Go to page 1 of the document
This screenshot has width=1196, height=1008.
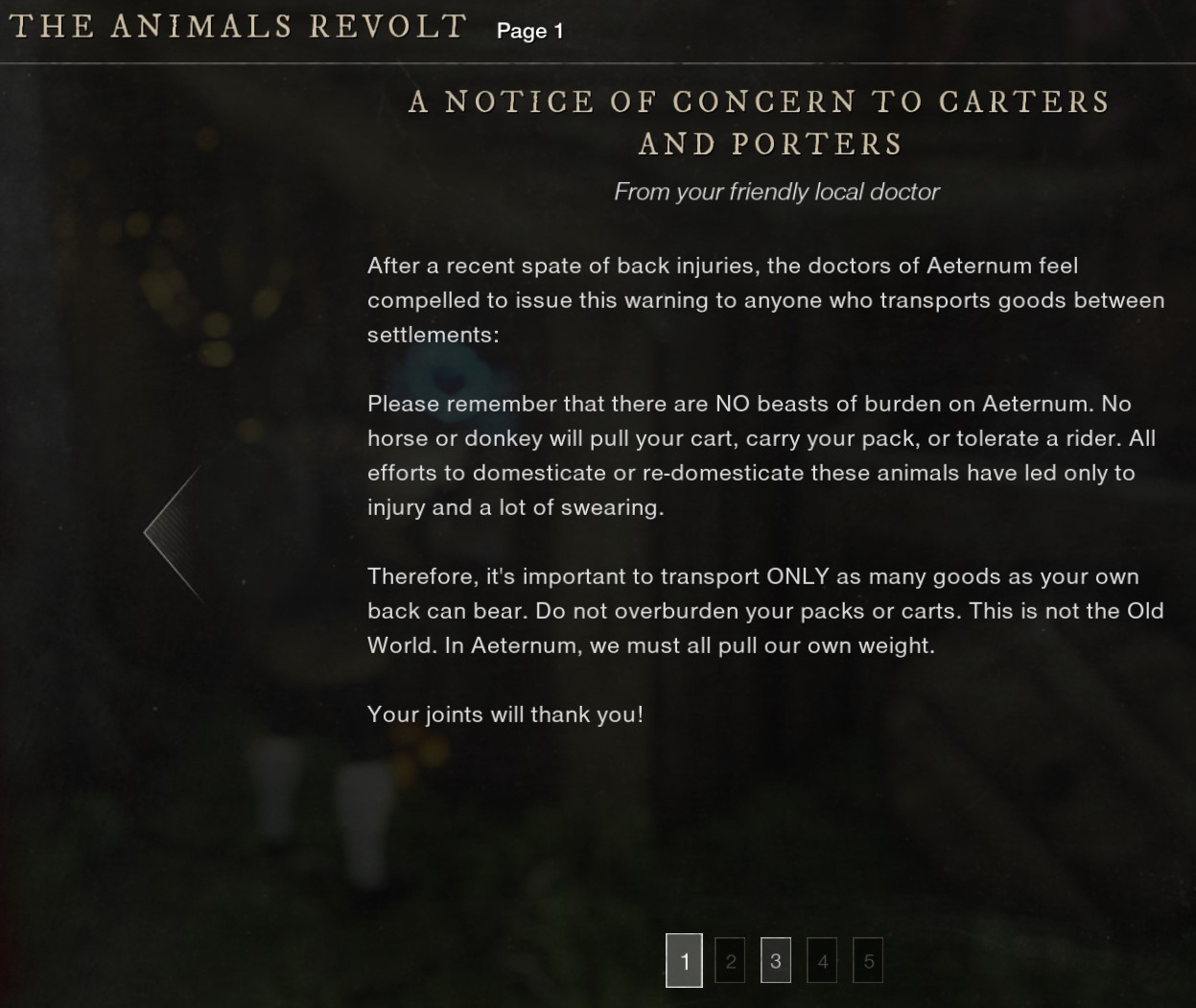tap(684, 960)
